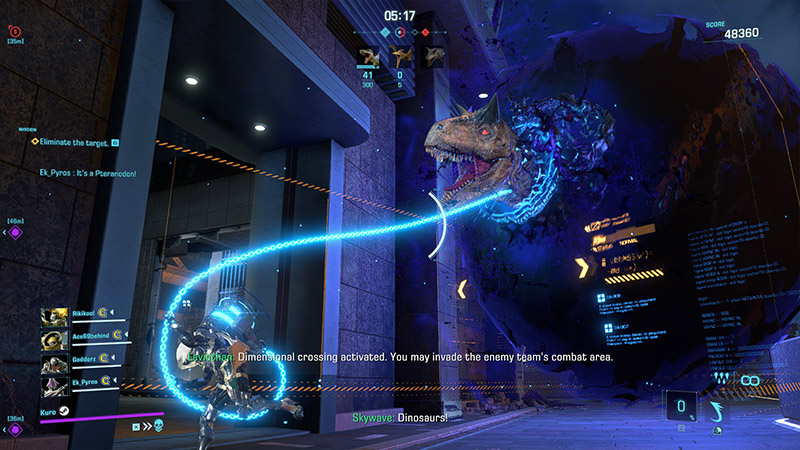Click the Pteranodon target icon
Image resolution: width=800 pixels, height=450 pixels.
(402, 56)
